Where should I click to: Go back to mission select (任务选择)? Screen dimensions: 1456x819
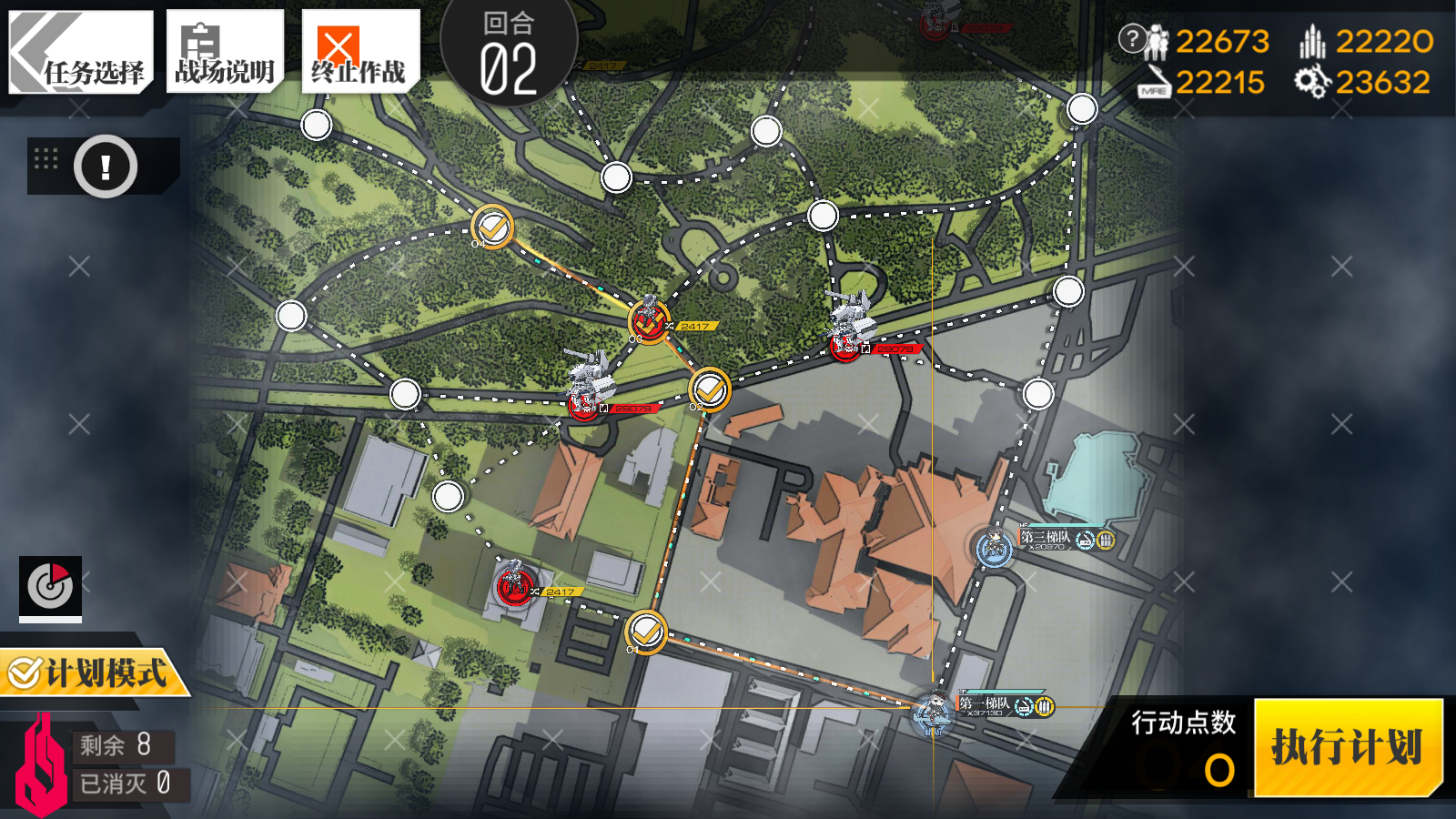tap(80, 52)
